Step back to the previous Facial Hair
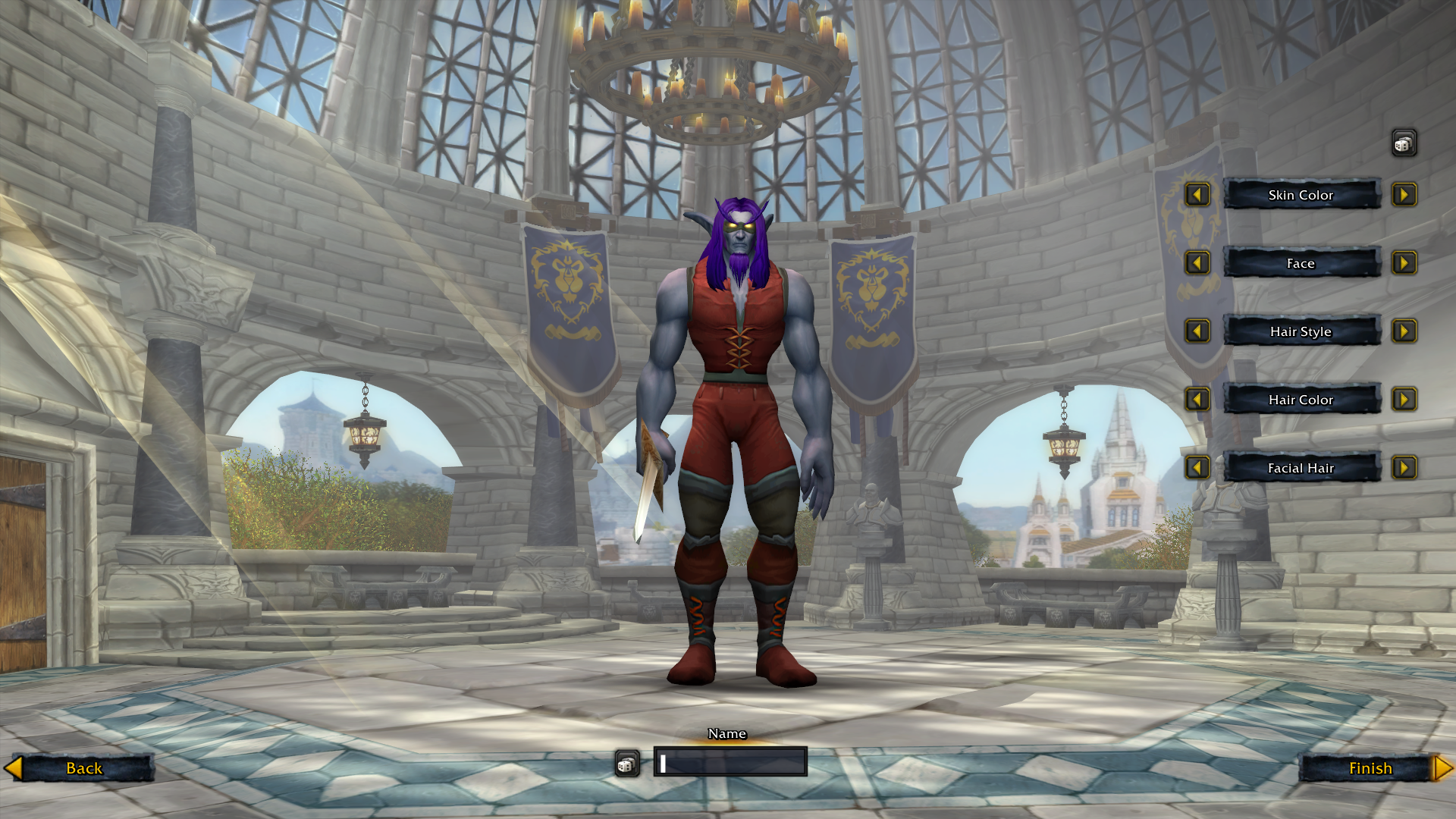This screenshot has height=819, width=1456. pyautogui.click(x=1197, y=468)
